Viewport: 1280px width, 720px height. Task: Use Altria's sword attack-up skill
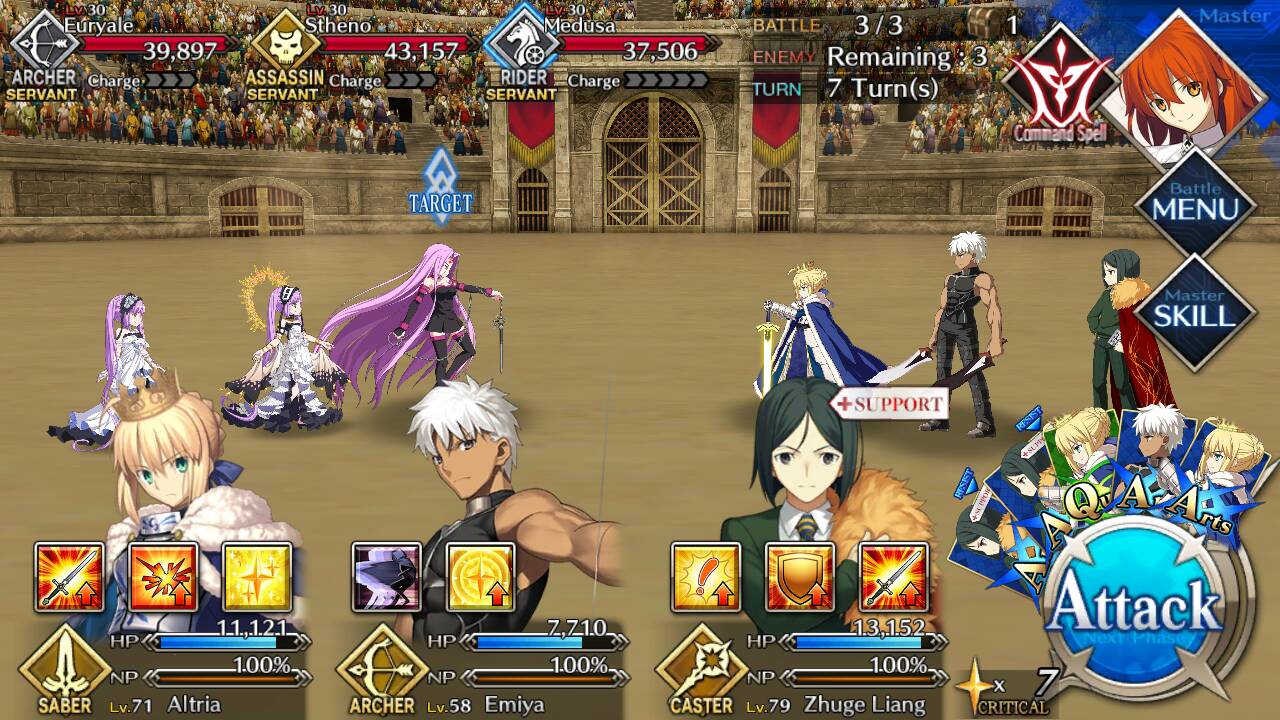click(x=69, y=577)
